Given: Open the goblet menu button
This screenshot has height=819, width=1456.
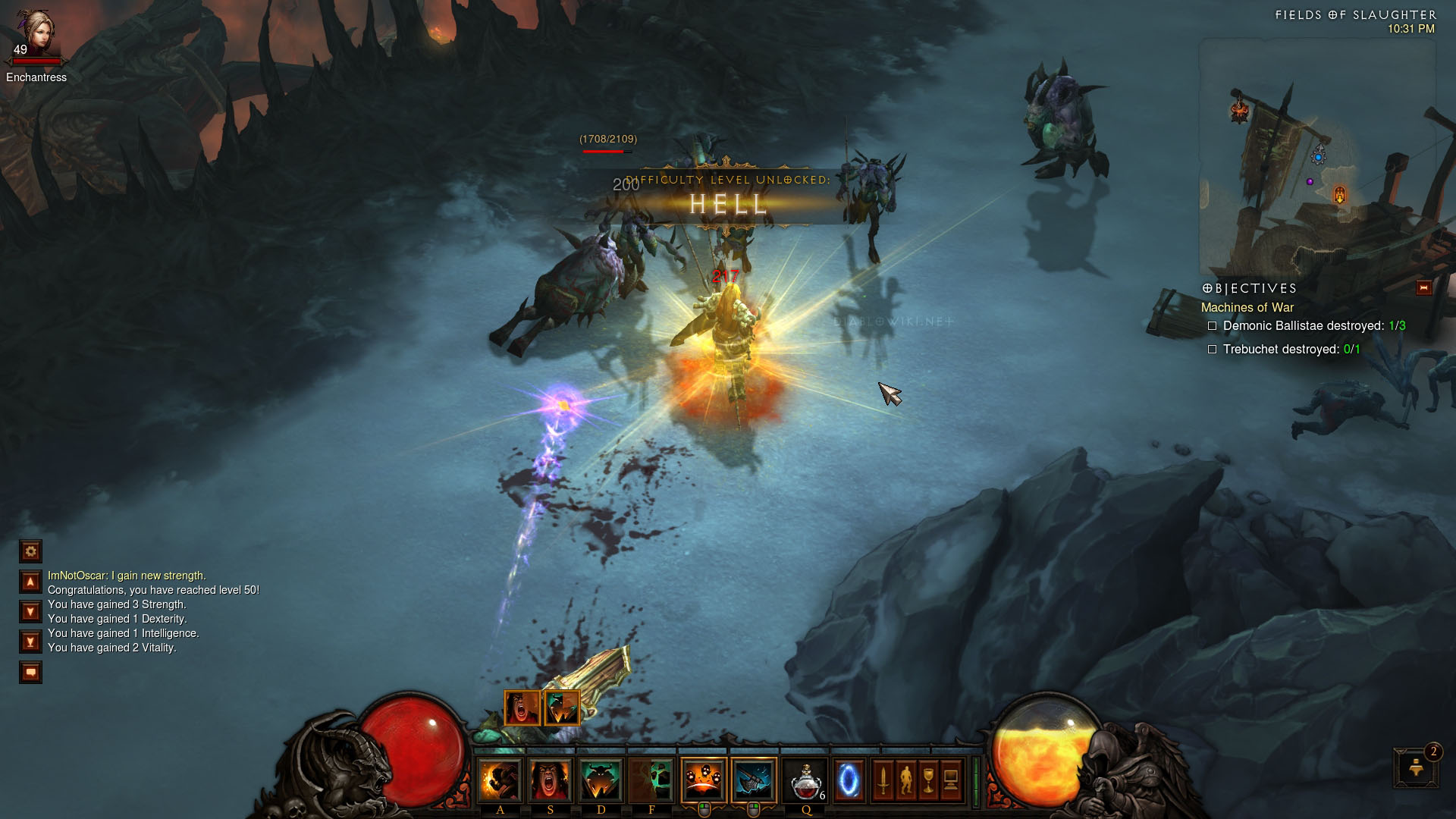Looking at the screenshot, I should 928,780.
